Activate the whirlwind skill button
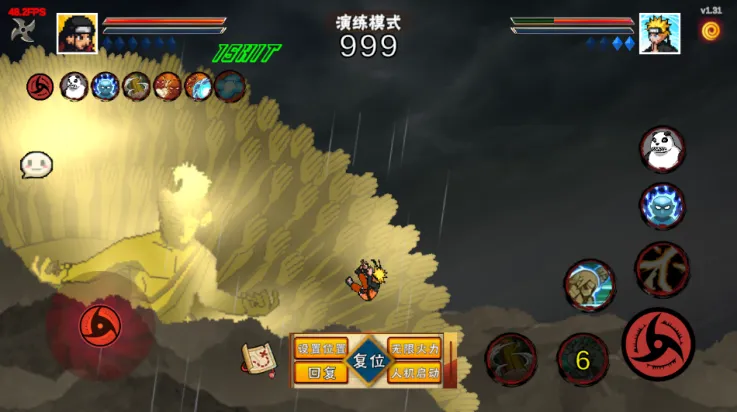Image resolution: width=737 pixels, height=412 pixels. (511, 358)
